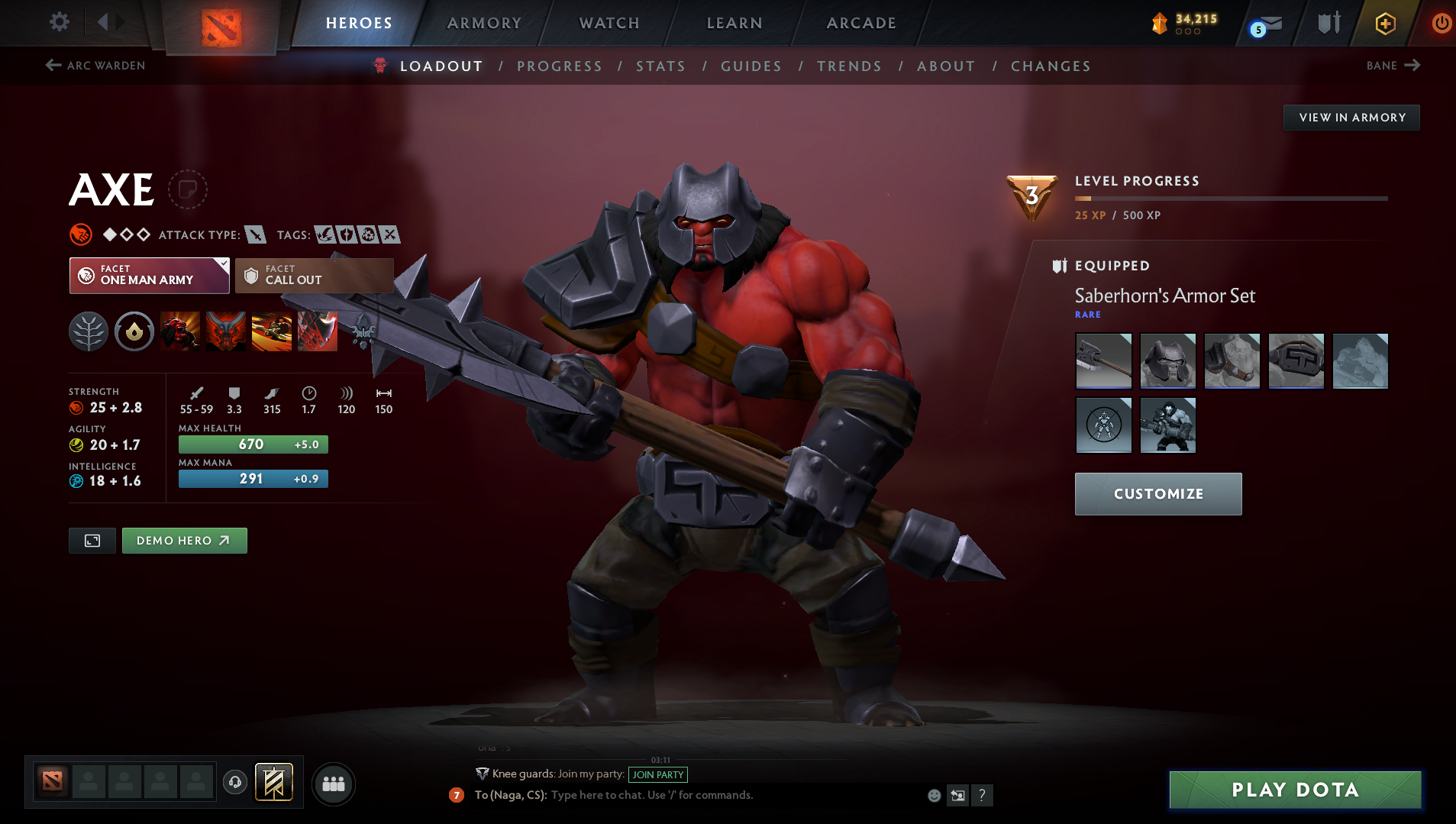
Task: Click the innate ability droplet icon
Action: 134,331
